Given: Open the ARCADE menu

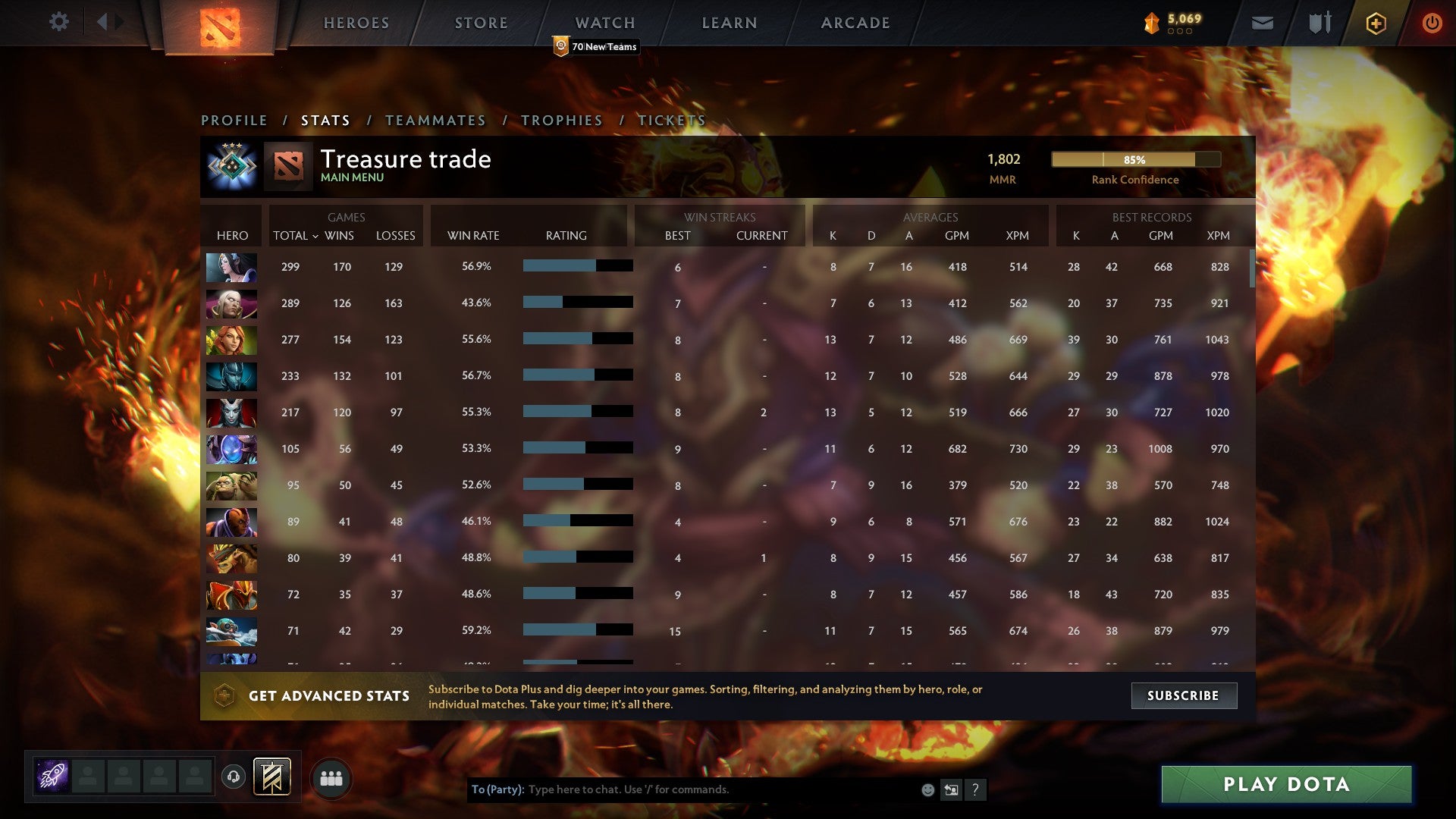Looking at the screenshot, I should [x=855, y=22].
